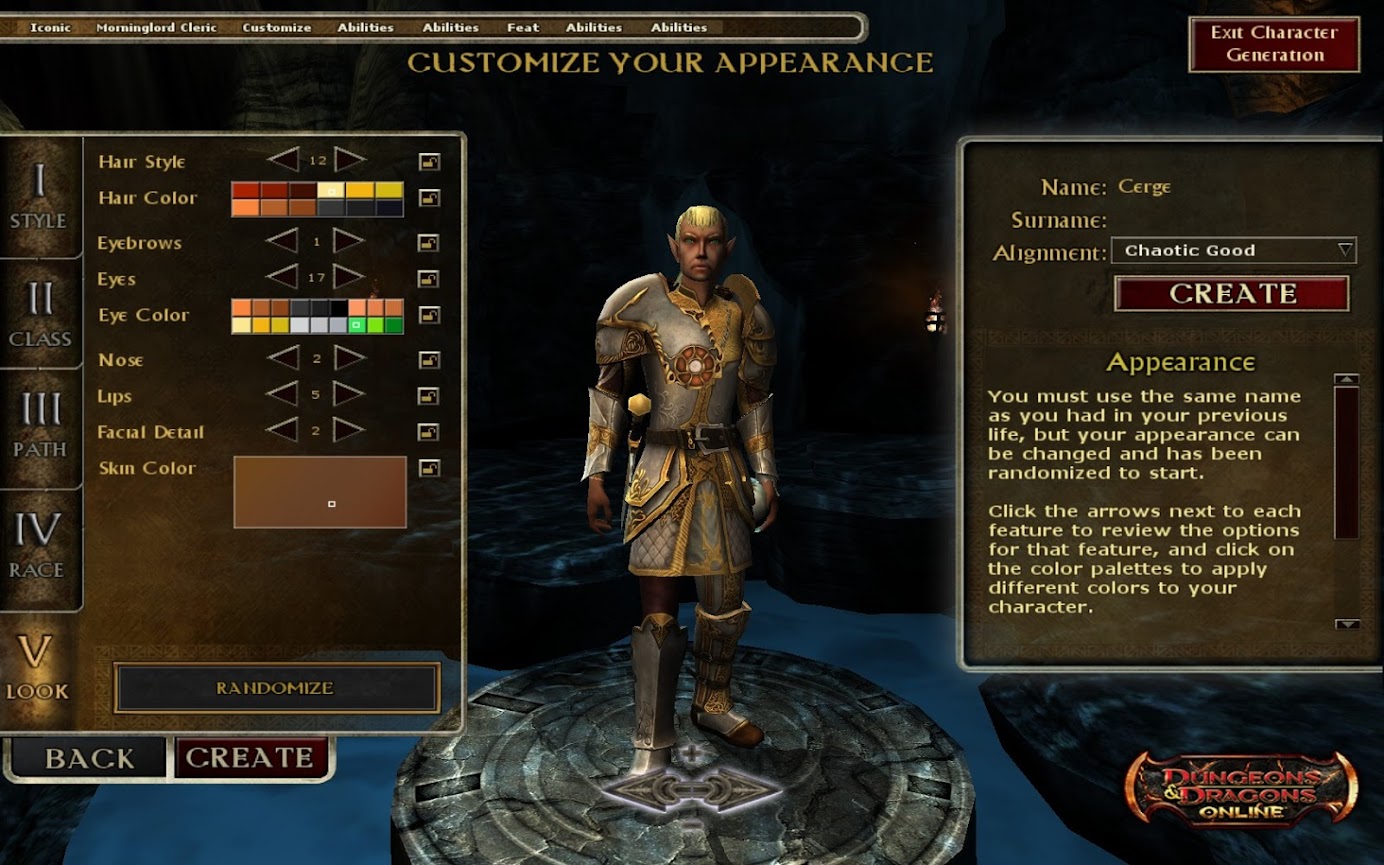Screen dimensions: 1384x865
Task: Randomize the character's appearance
Action: click(x=276, y=688)
